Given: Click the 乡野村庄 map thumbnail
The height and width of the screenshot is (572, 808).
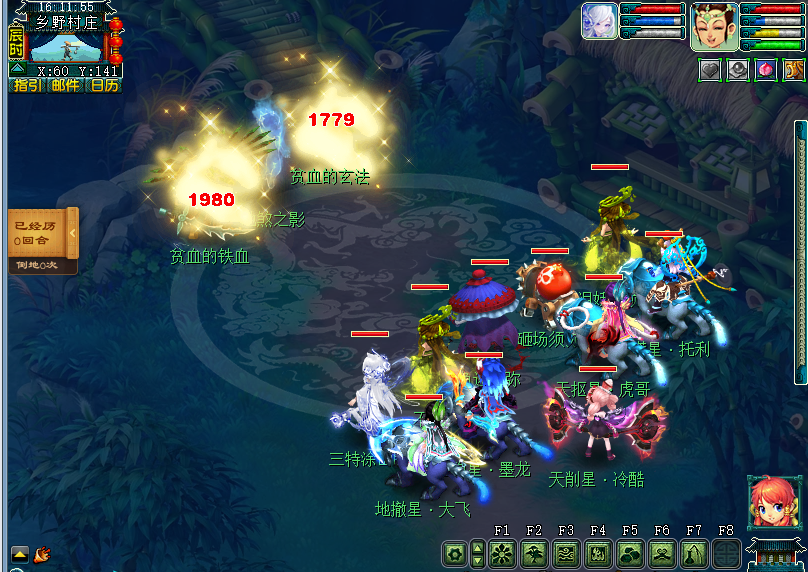Looking at the screenshot, I should coord(66,46).
